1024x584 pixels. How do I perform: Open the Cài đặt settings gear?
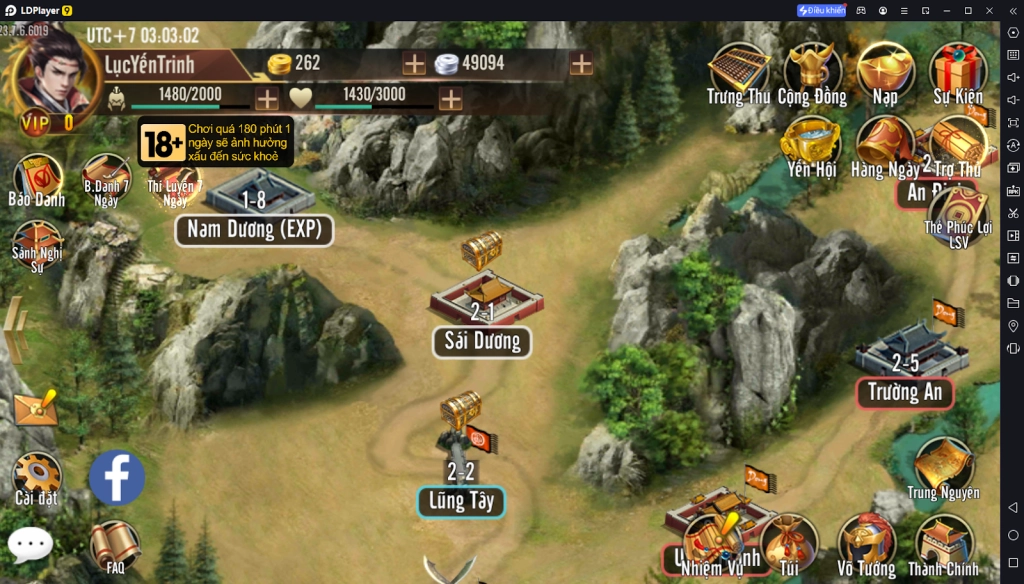pos(37,476)
